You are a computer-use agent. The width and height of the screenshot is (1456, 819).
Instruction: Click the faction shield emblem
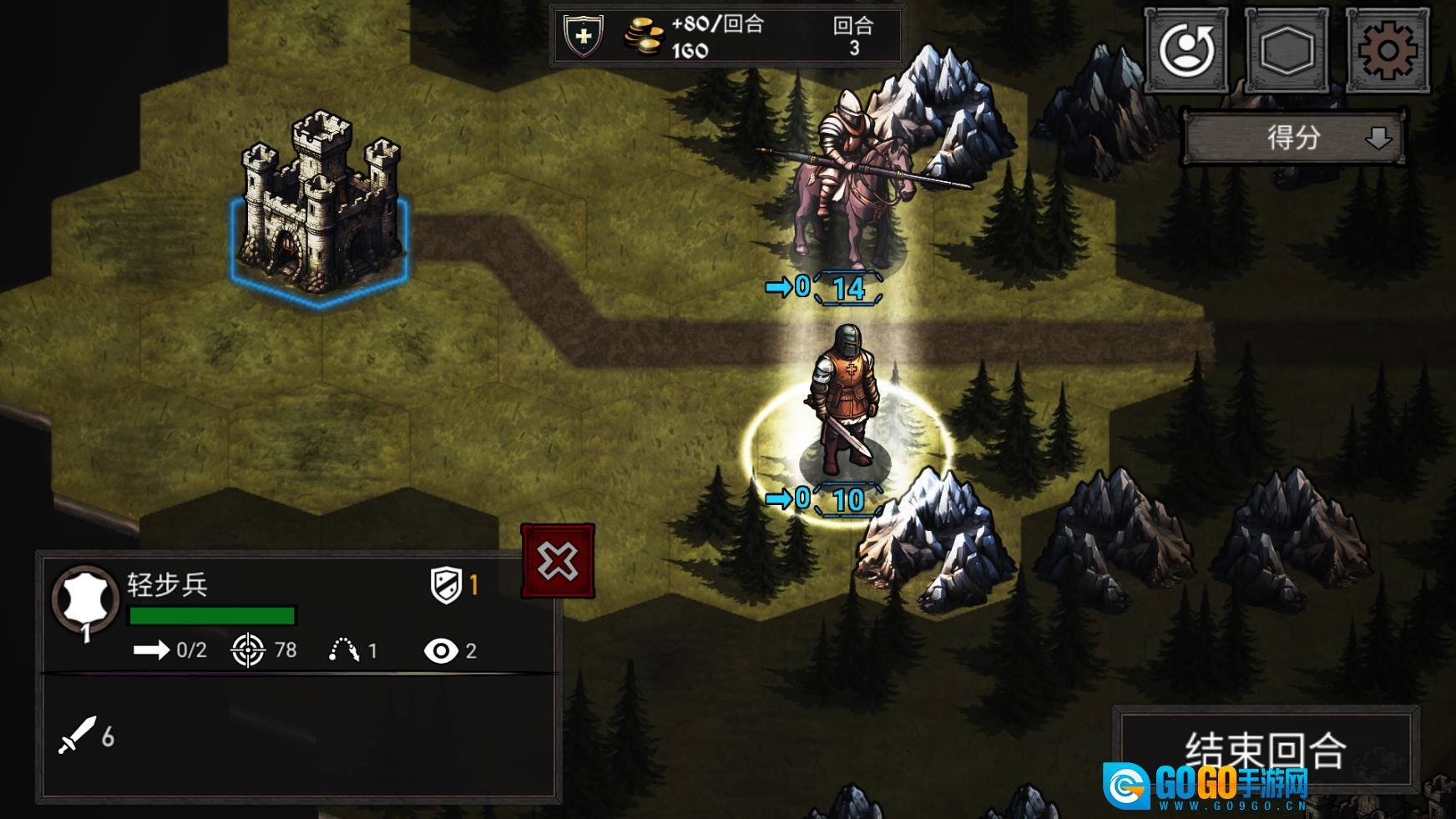[583, 37]
